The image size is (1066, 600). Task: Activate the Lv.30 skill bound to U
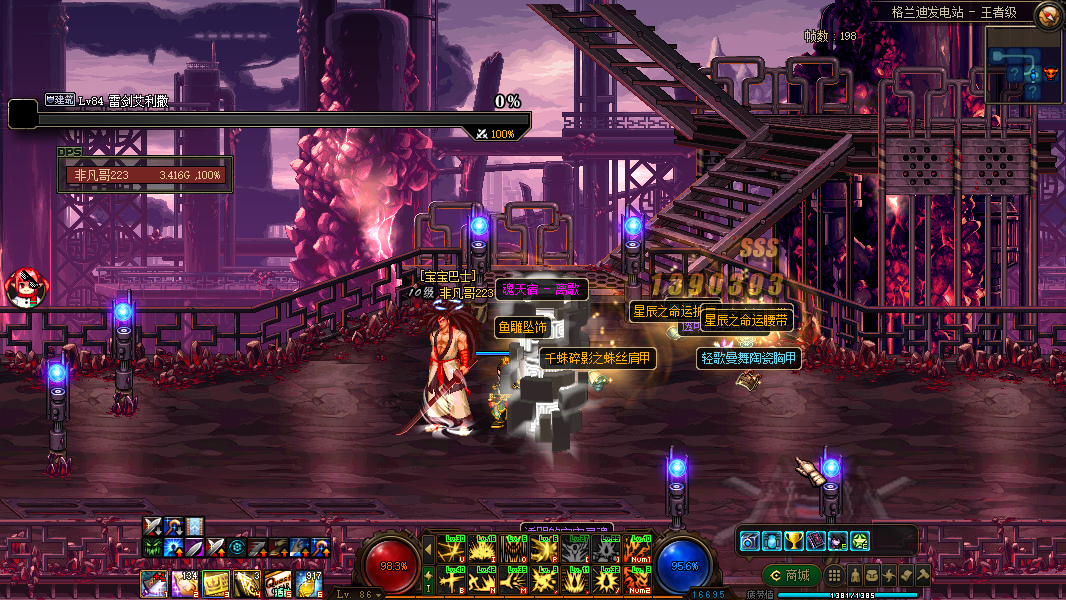point(454,549)
